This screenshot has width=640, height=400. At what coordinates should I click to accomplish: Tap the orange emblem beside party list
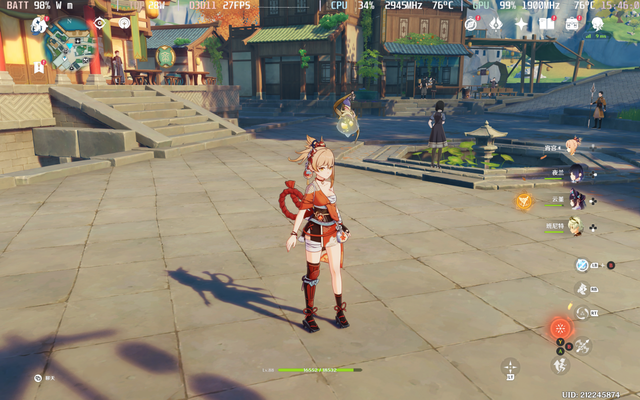pos(523,201)
